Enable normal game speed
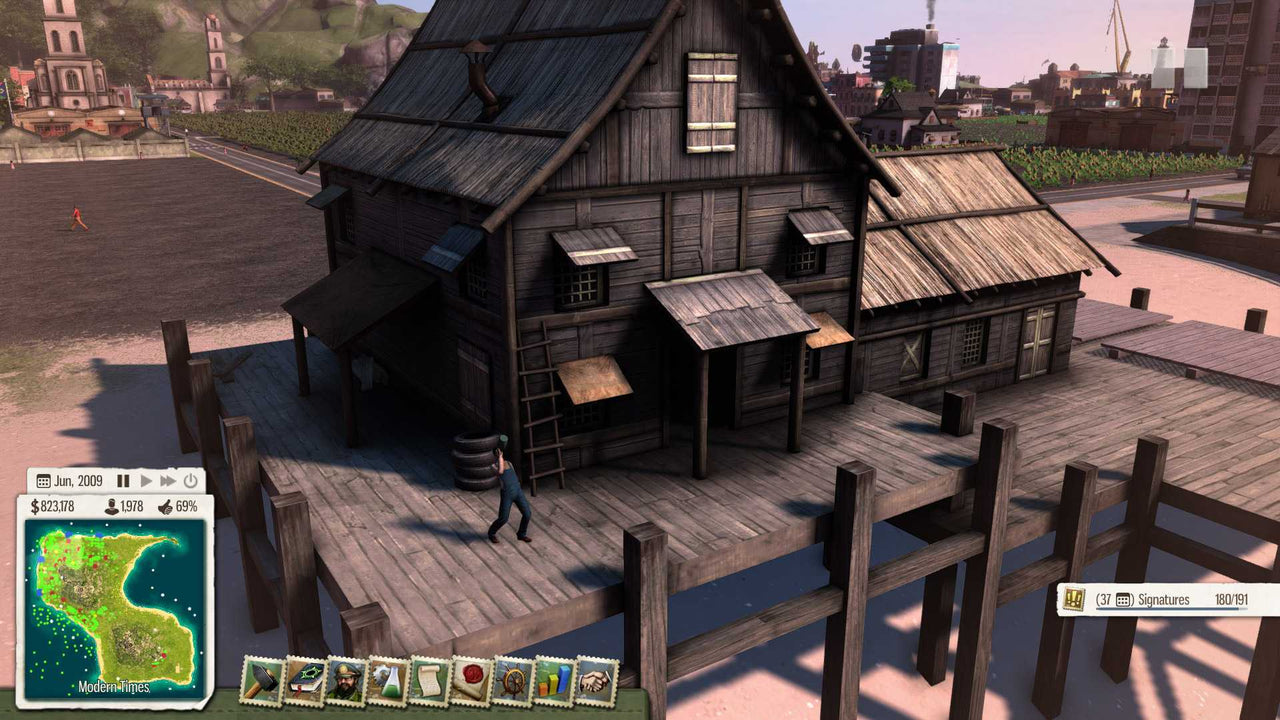This screenshot has height=720, width=1280. click(x=146, y=481)
